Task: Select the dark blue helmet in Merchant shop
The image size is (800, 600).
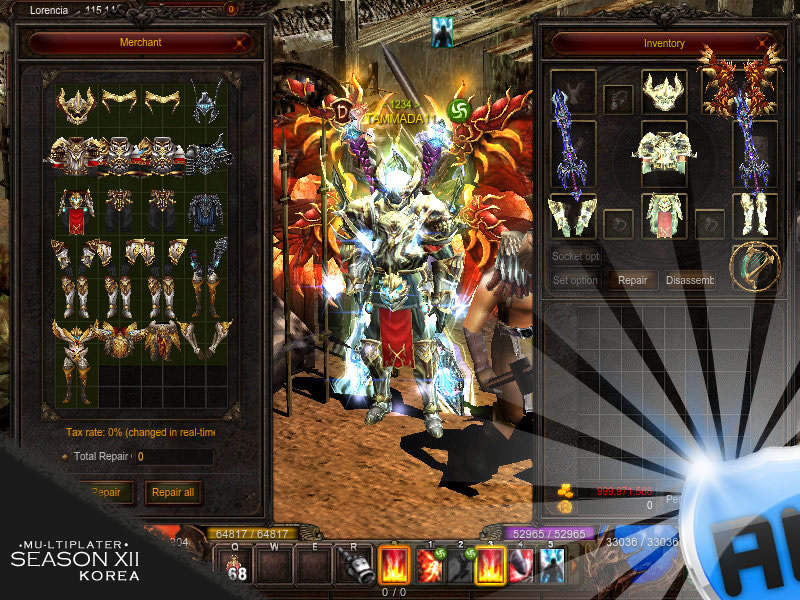Action: pos(207,101)
